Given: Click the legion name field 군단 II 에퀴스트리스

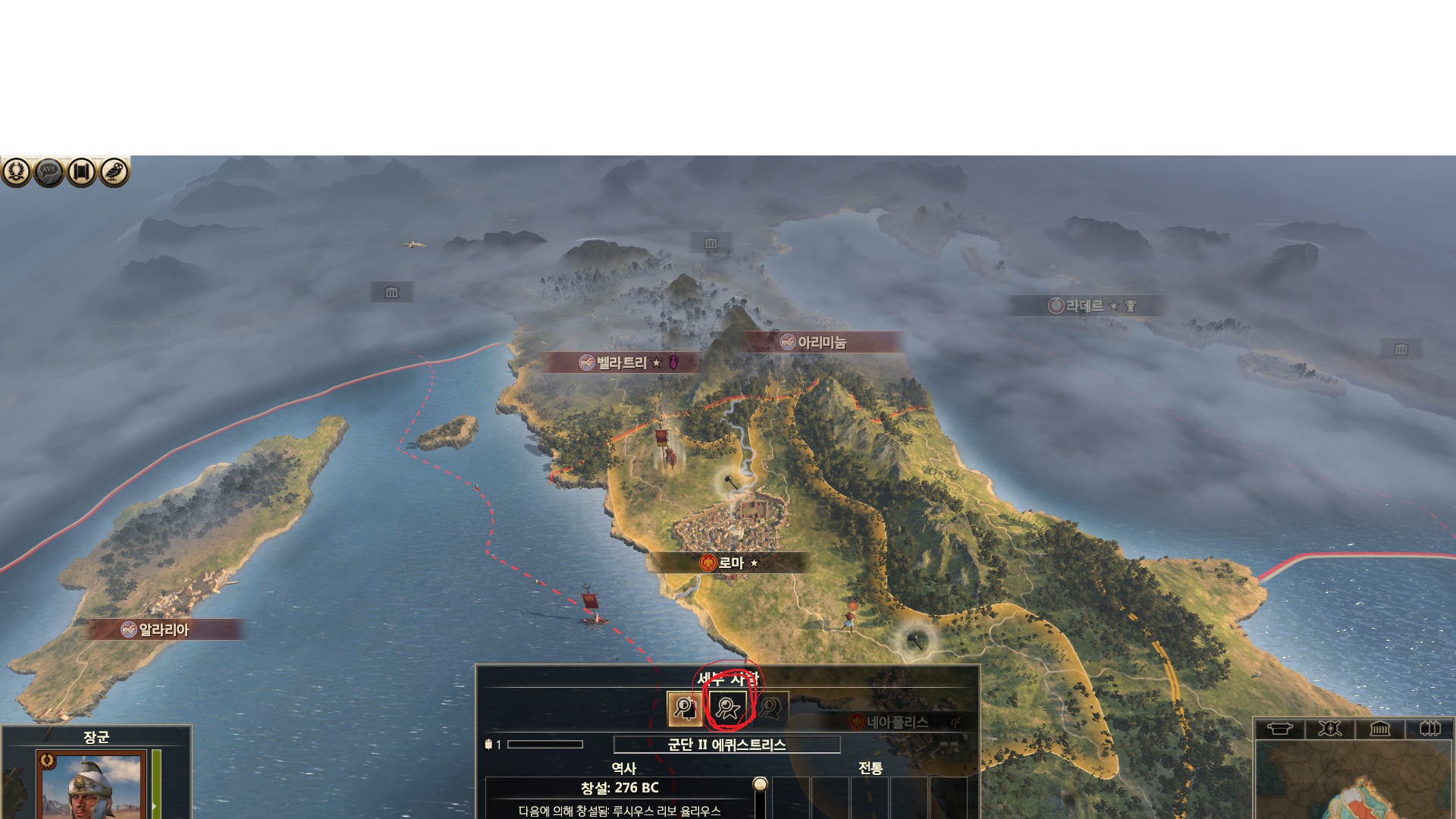Looking at the screenshot, I should pyautogui.click(x=726, y=745).
